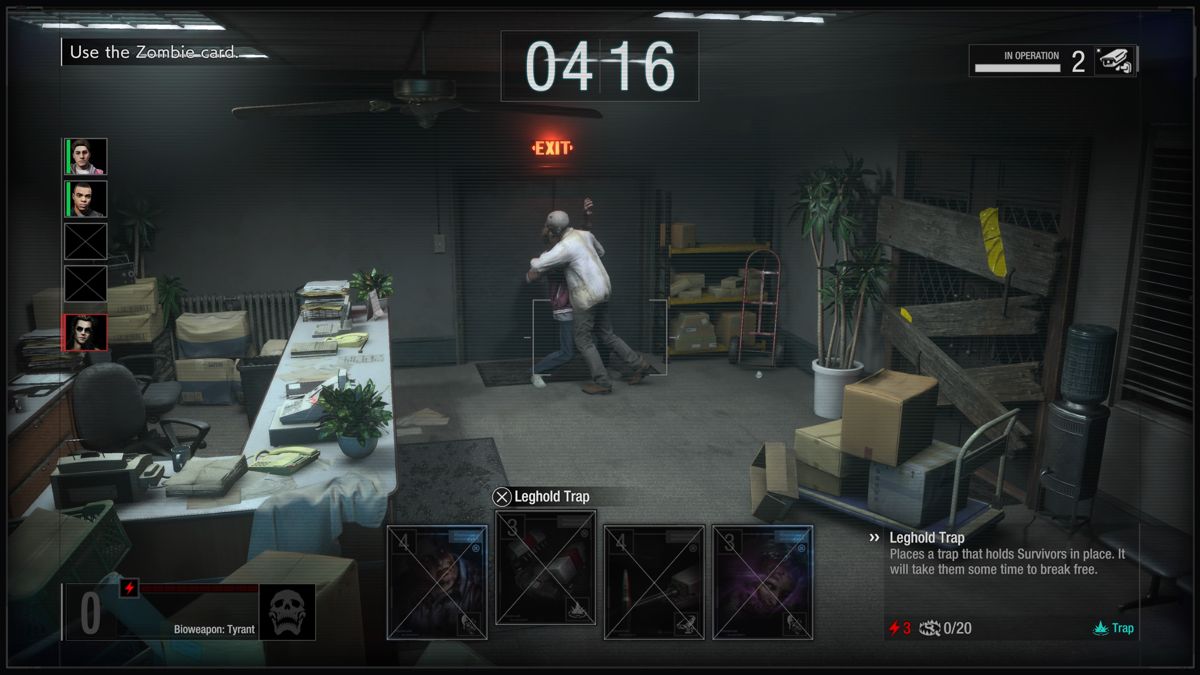Choose the cost-4 blue zombie card
Viewport: 1200px width, 675px height.
point(438,581)
